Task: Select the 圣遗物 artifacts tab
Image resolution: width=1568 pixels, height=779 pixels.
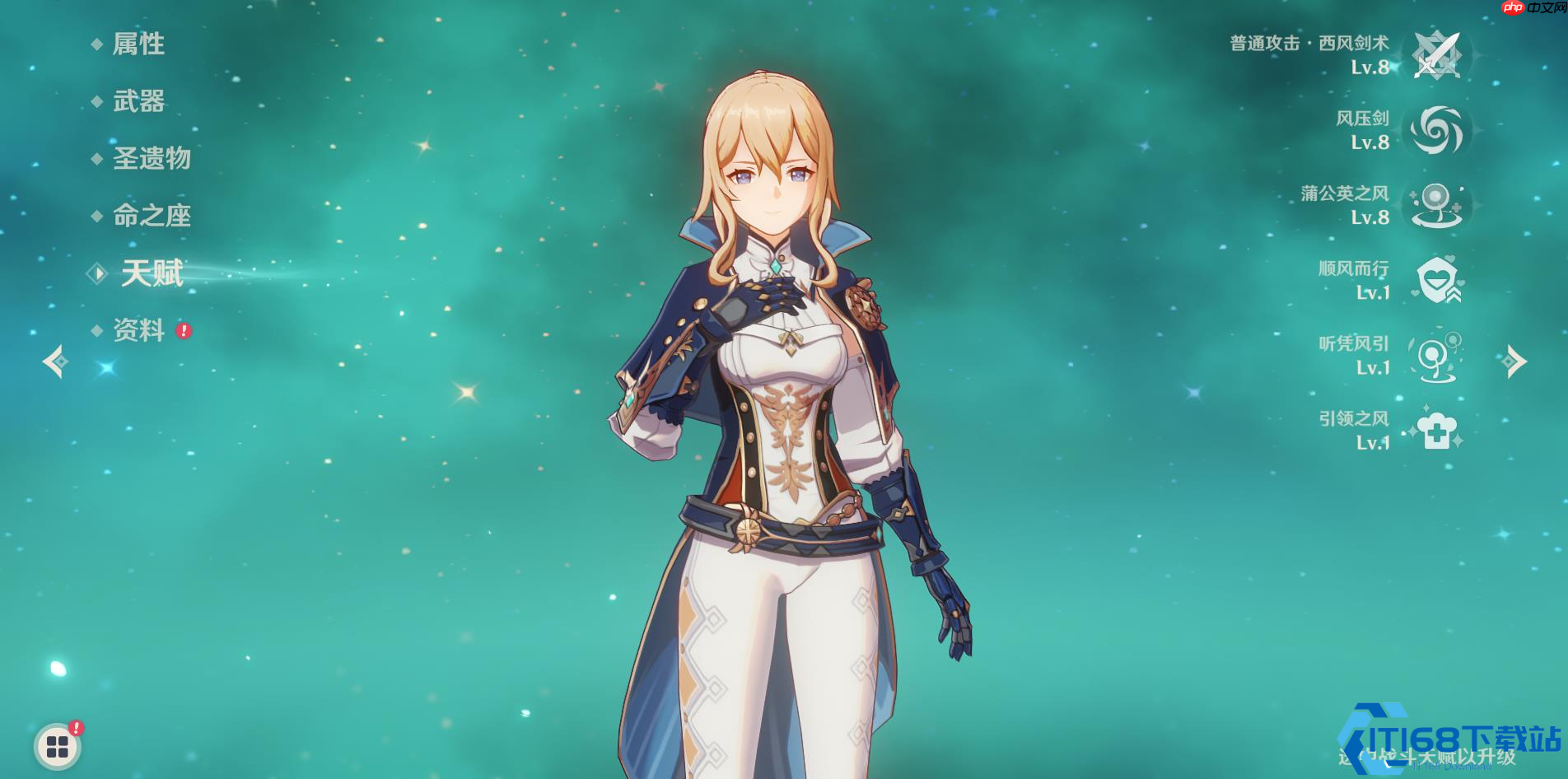Action: click(152, 158)
